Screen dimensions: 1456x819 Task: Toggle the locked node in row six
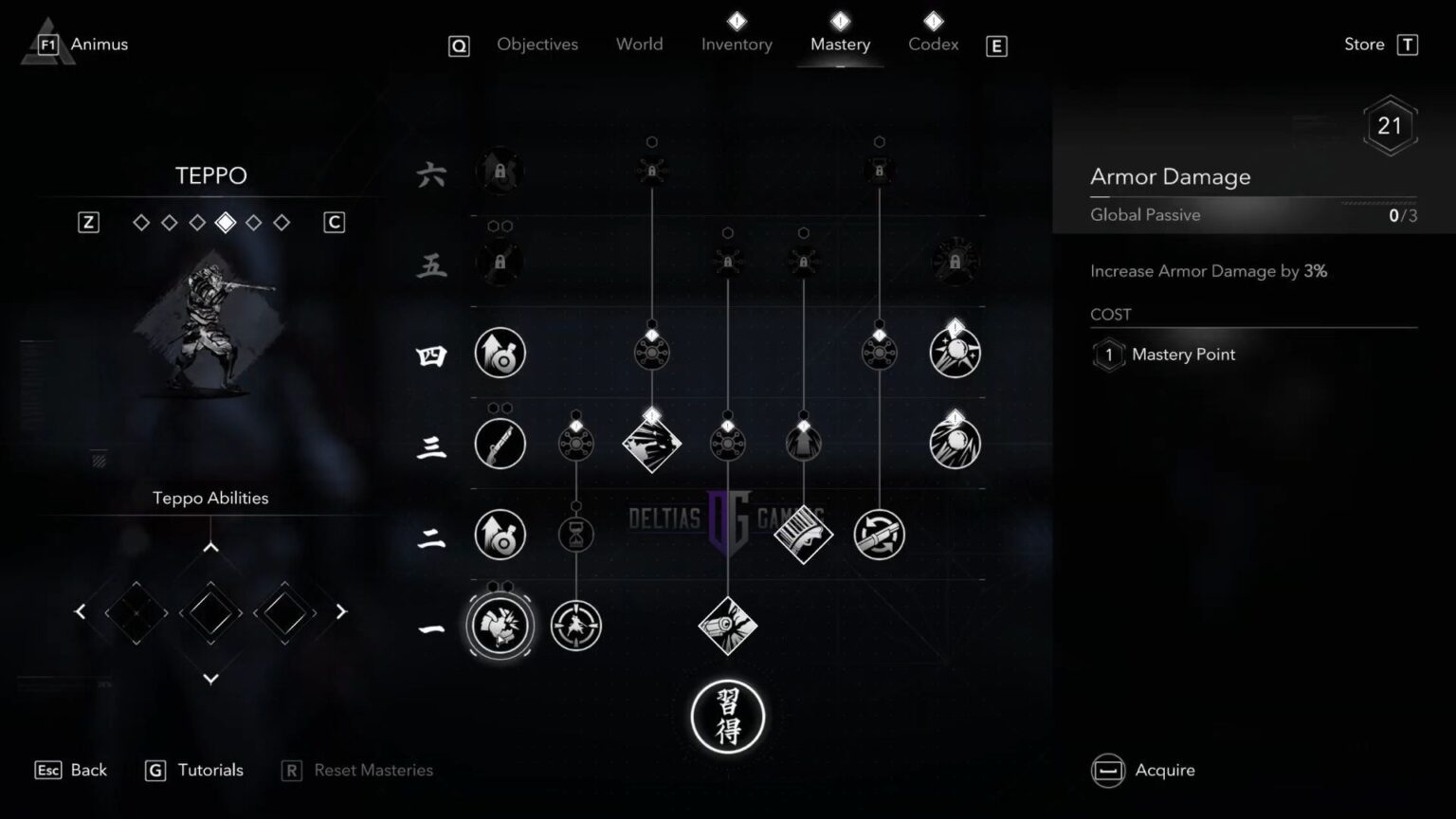click(x=500, y=172)
